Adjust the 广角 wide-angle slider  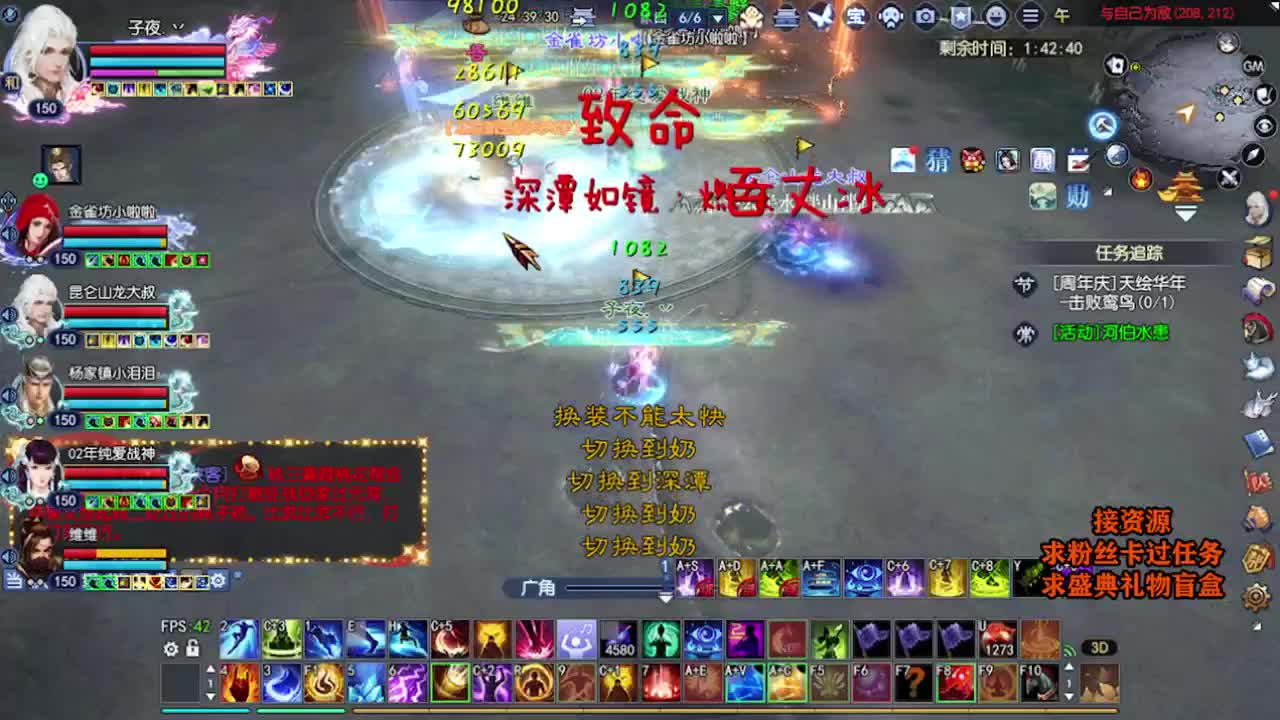(x=615, y=588)
